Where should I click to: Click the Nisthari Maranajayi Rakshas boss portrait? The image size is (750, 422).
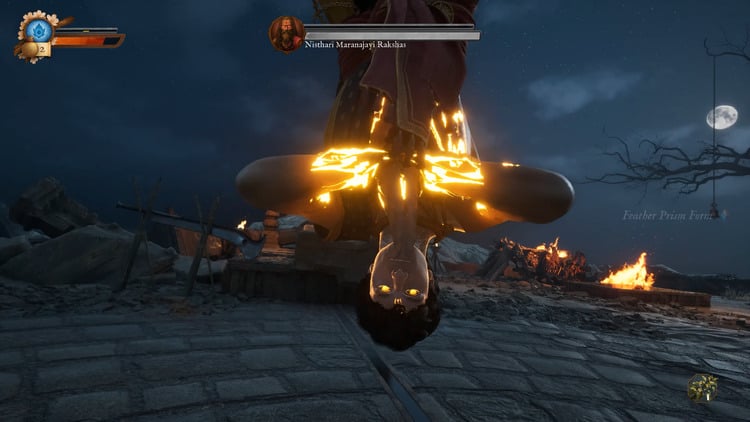click(286, 33)
